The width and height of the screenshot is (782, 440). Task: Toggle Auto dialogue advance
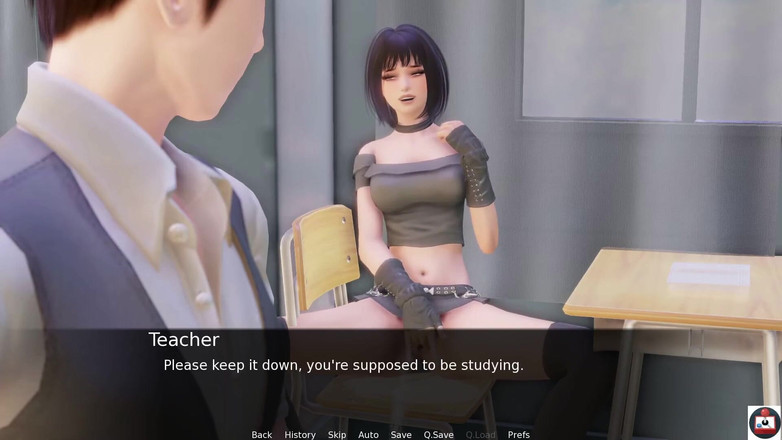(x=368, y=434)
